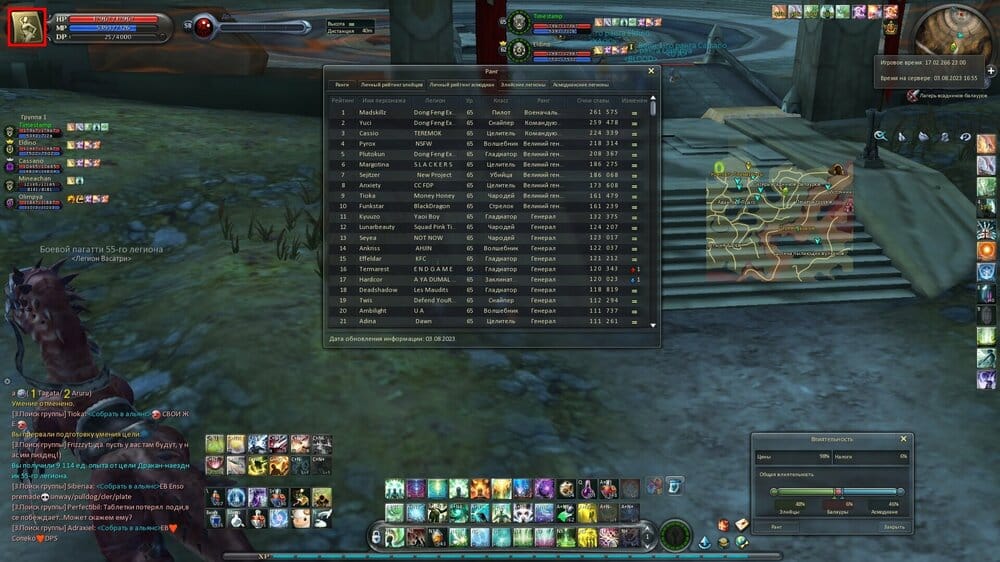Open the Личный рейтинг элийцев tab

pyautogui.click(x=392, y=85)
